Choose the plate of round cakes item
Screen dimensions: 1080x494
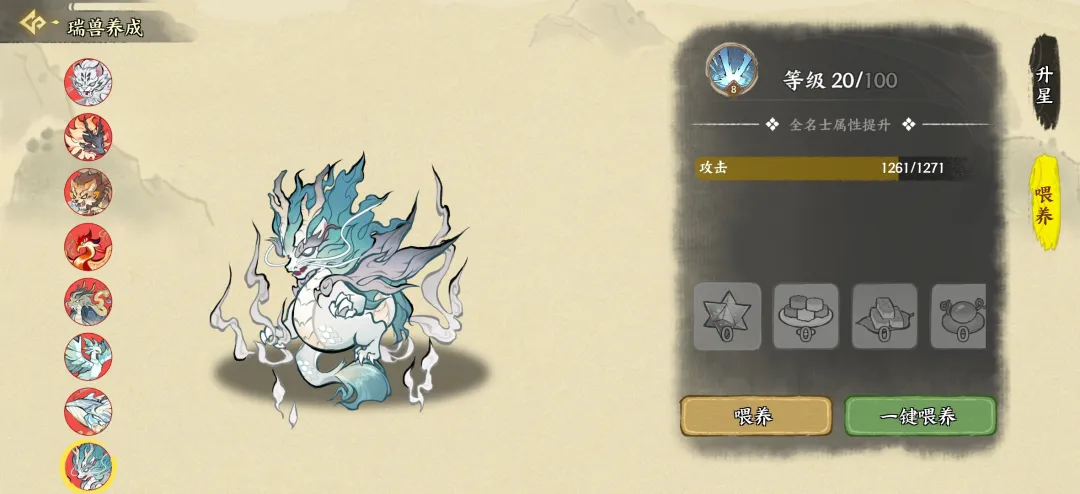[806, 316]
